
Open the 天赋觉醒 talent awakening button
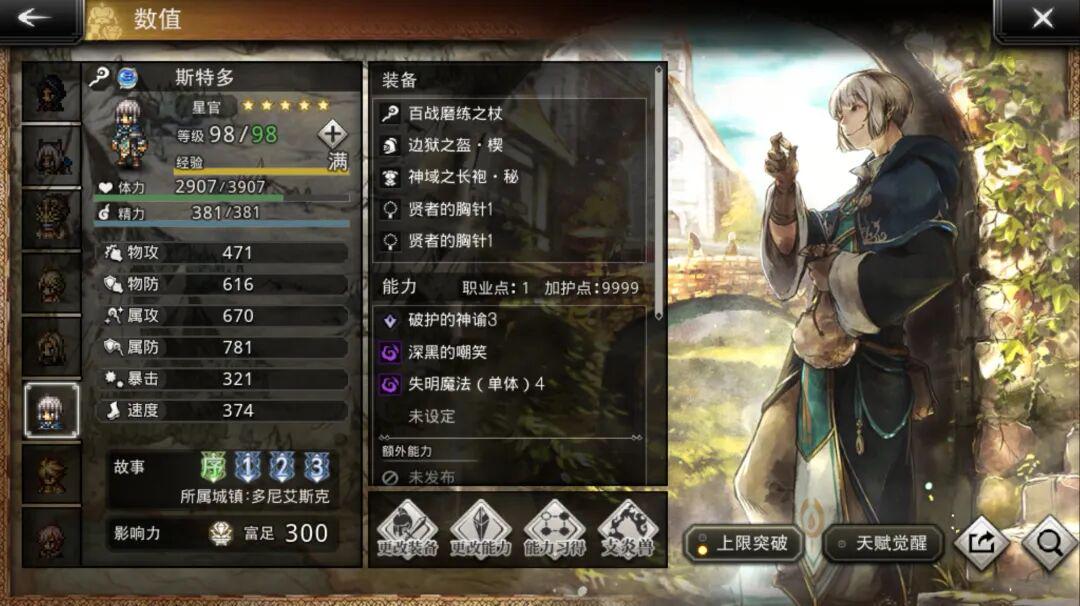click(883, 544)
